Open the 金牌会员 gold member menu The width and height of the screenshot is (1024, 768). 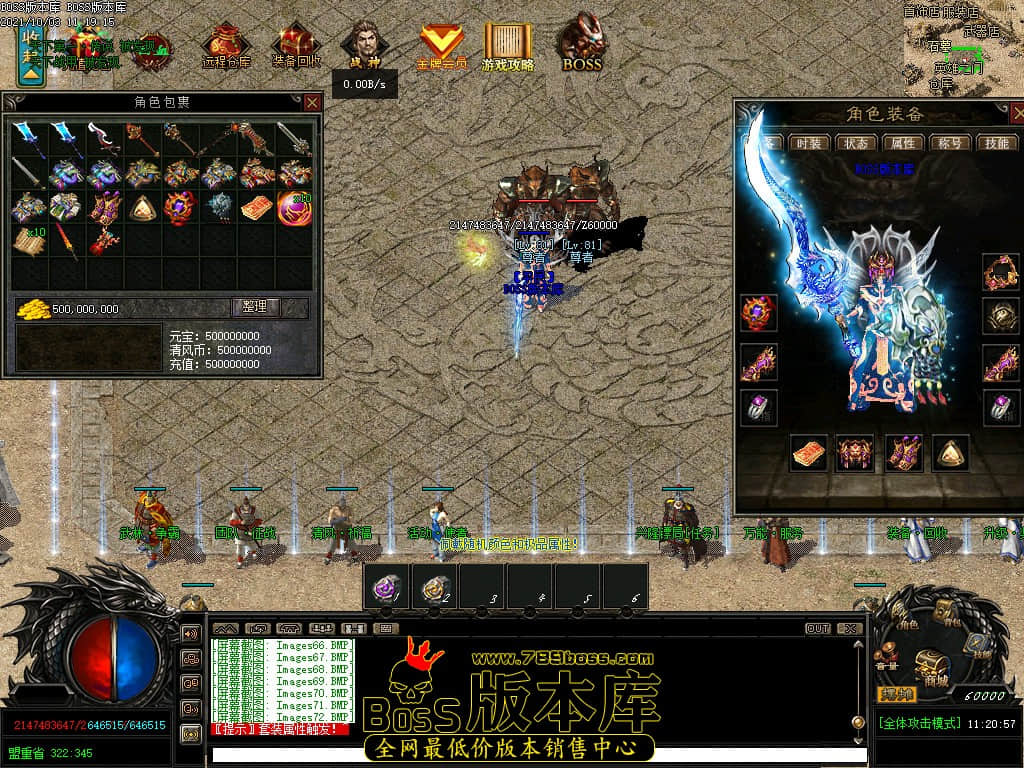point(441,46)
